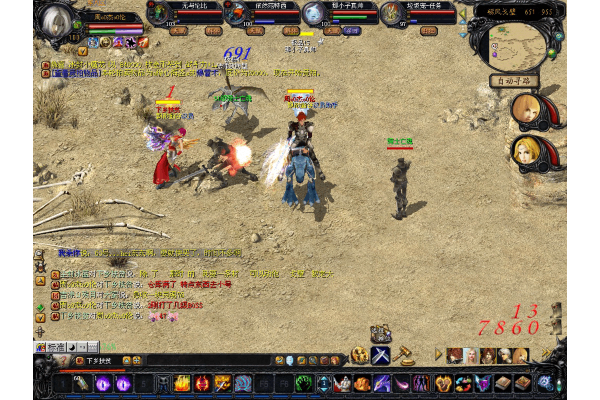
Task: Click the treasure pile icon above toolbar
Action: [381, 333]
